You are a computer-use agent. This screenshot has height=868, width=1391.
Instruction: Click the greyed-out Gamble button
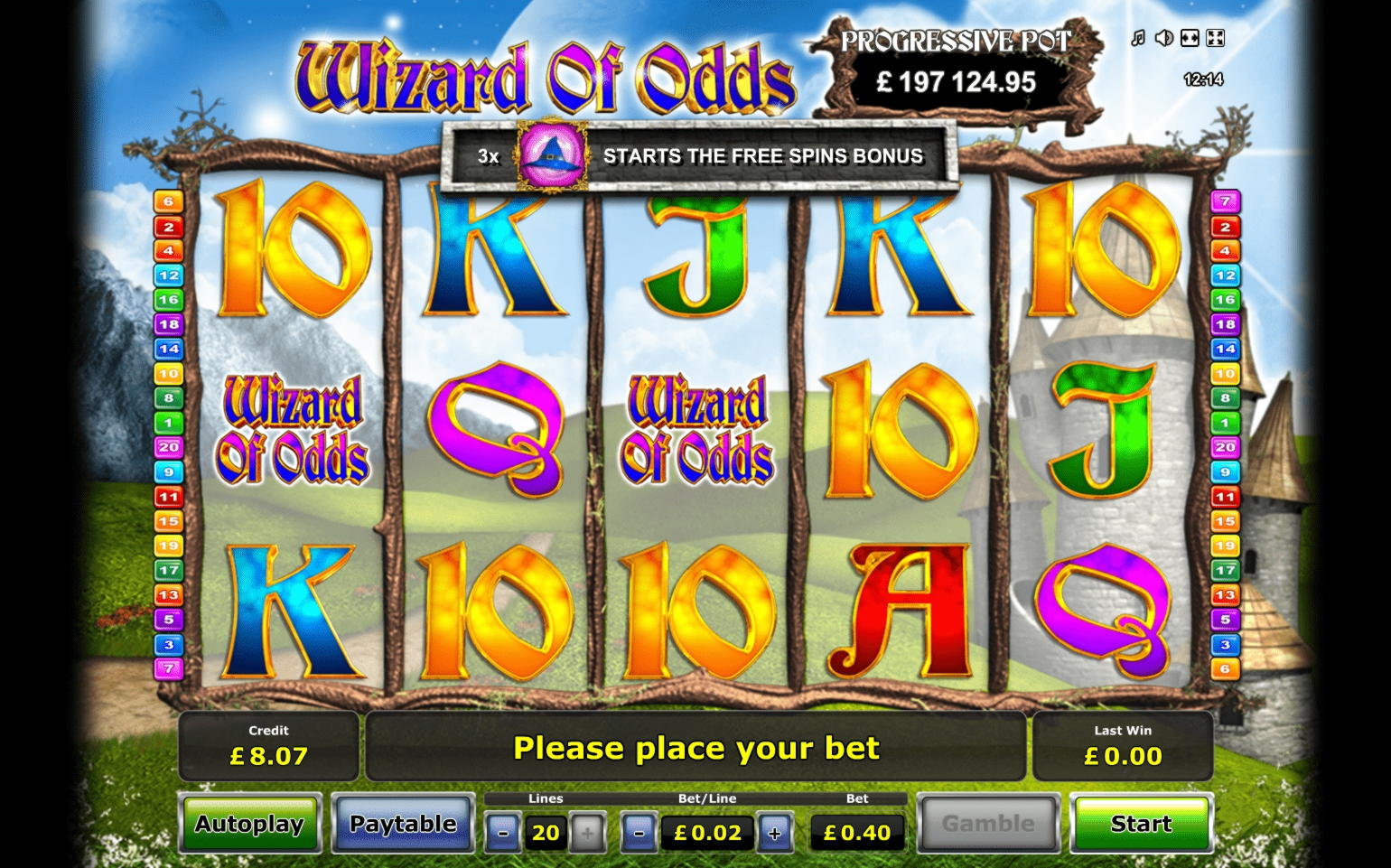pos(988,824)
